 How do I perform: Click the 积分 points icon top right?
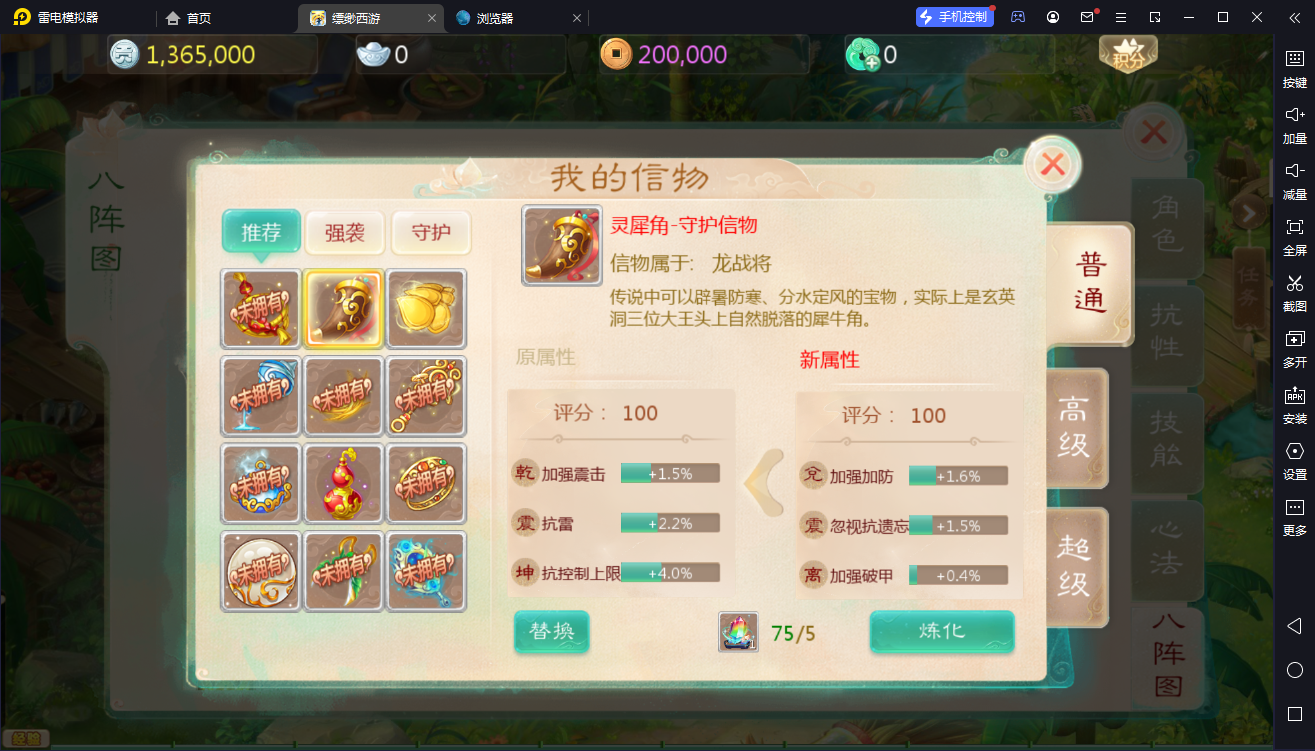coord(1126,55)
